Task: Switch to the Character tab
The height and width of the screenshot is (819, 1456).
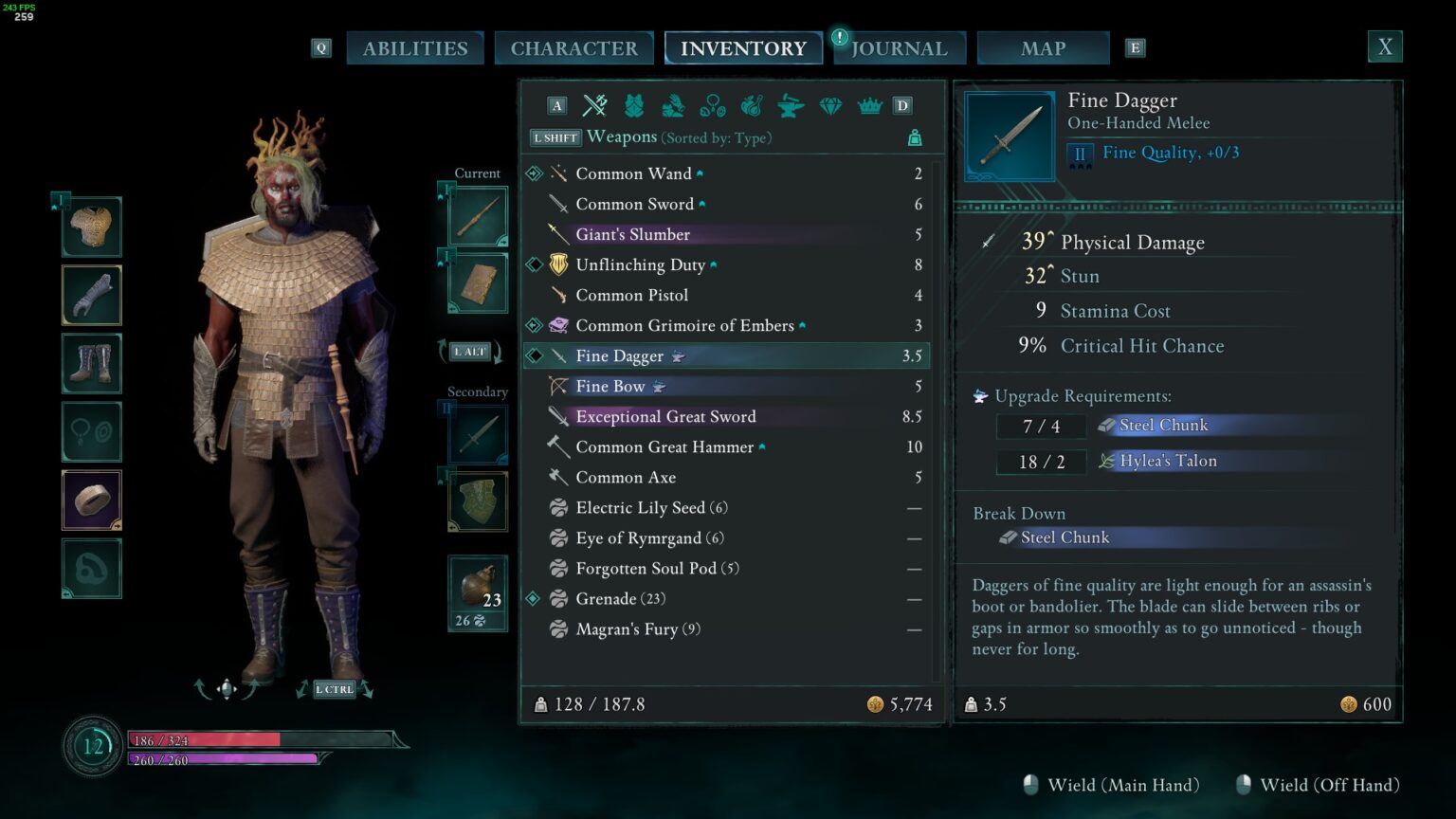Action: tap(573, 47)
